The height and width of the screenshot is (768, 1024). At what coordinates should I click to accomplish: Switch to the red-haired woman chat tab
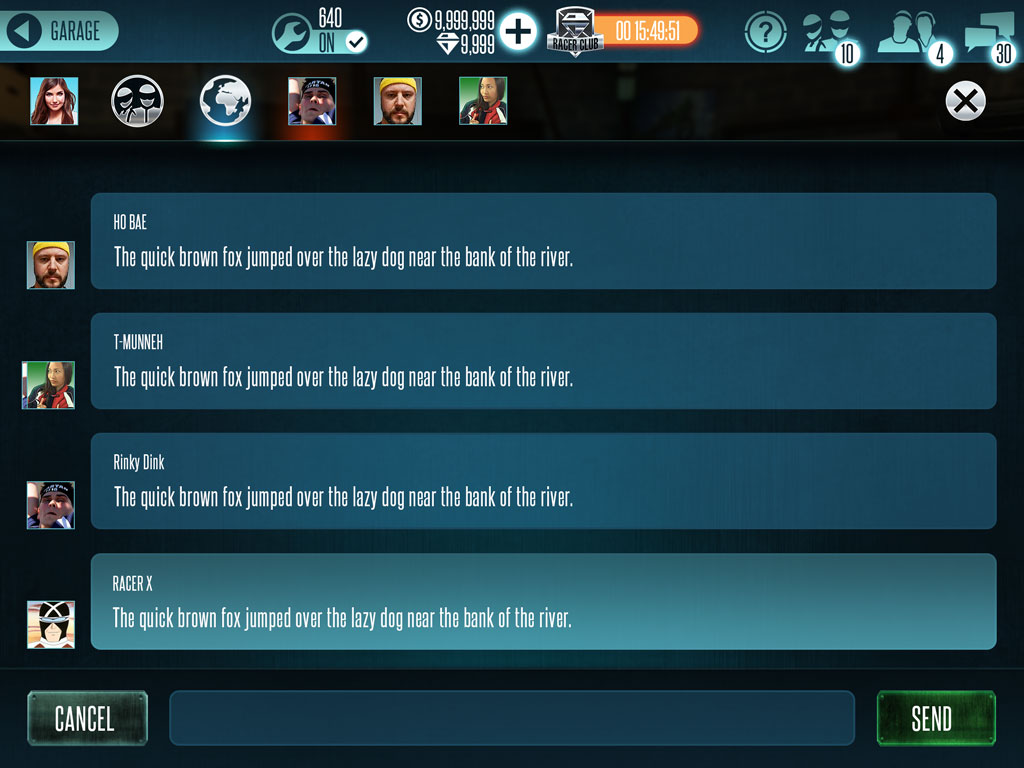point(53,101)
